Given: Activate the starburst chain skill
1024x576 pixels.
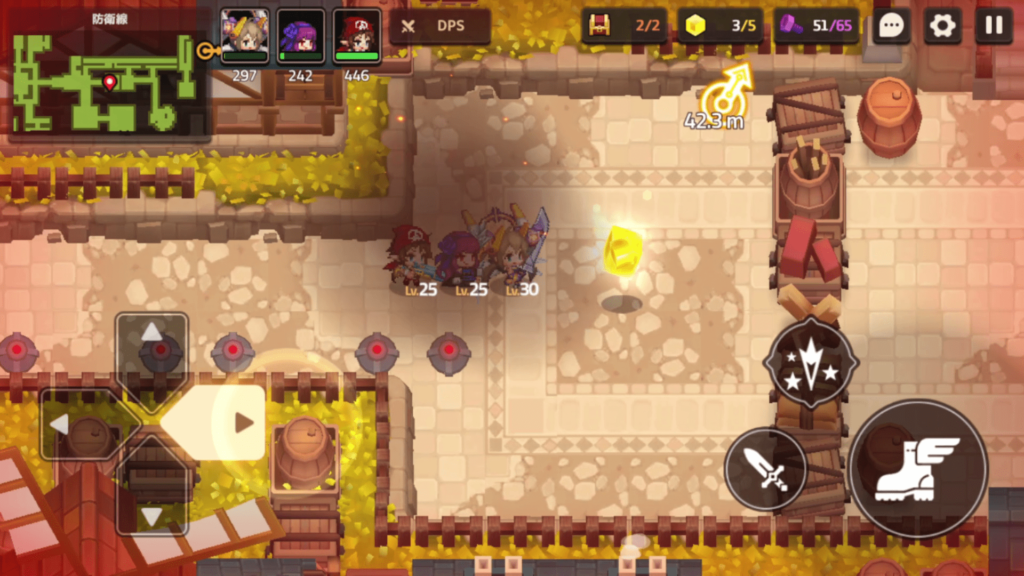Looking at the screenshot, I should pyautogui.click(x=810, y=364).
